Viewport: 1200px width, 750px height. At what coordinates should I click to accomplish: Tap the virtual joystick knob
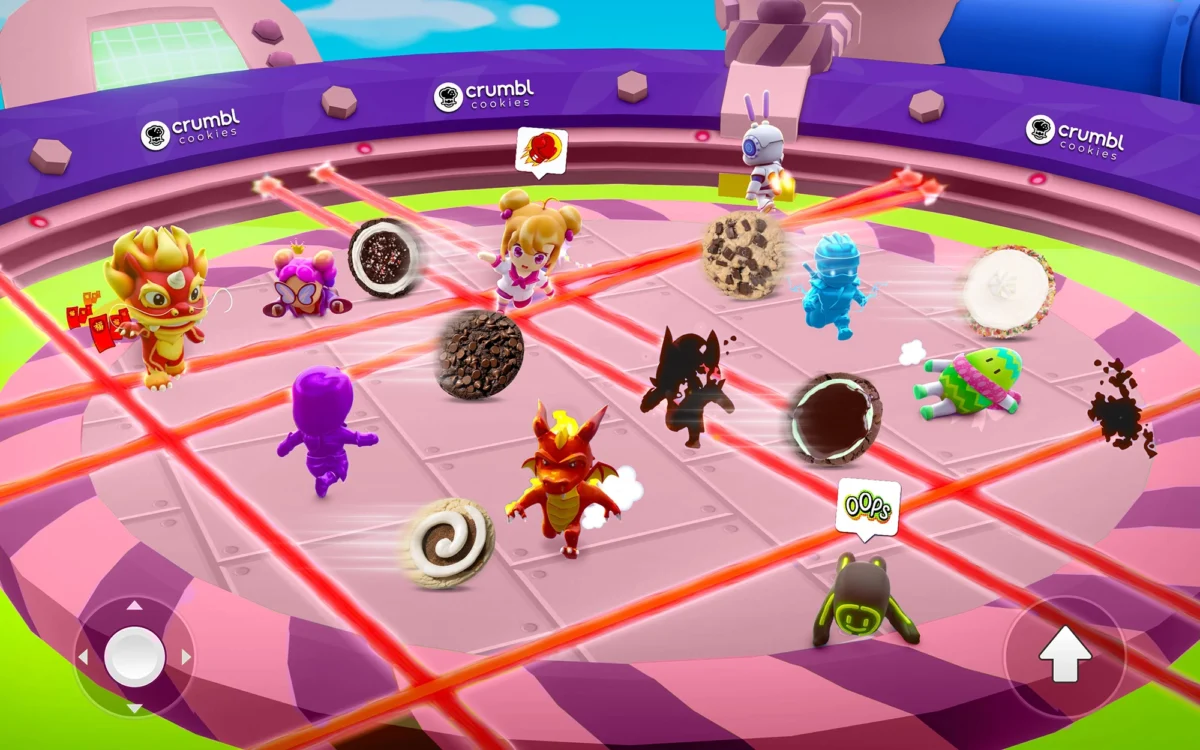click(134, 656)
